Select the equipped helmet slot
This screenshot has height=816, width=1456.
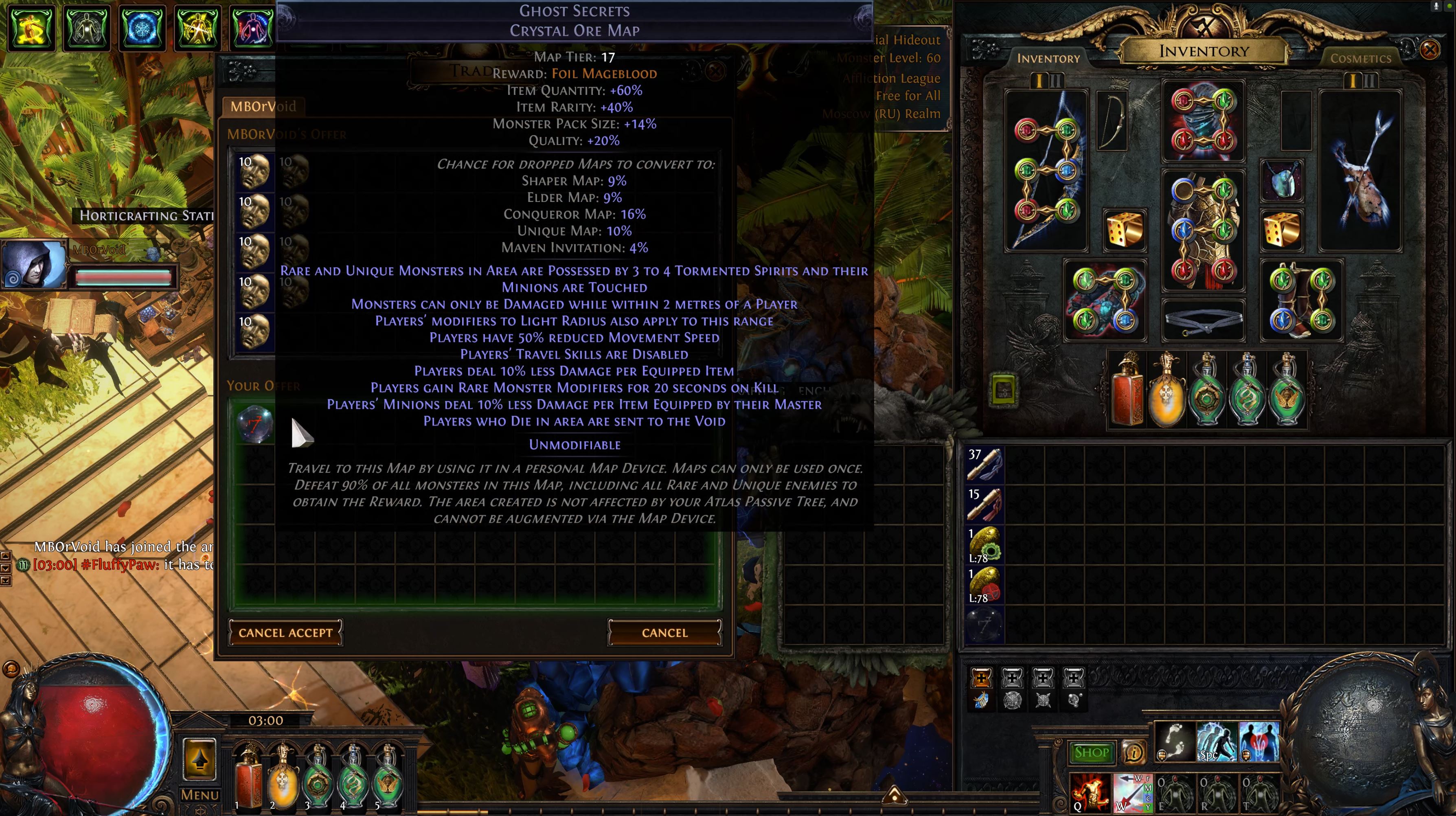click(x=1203, y=121)
